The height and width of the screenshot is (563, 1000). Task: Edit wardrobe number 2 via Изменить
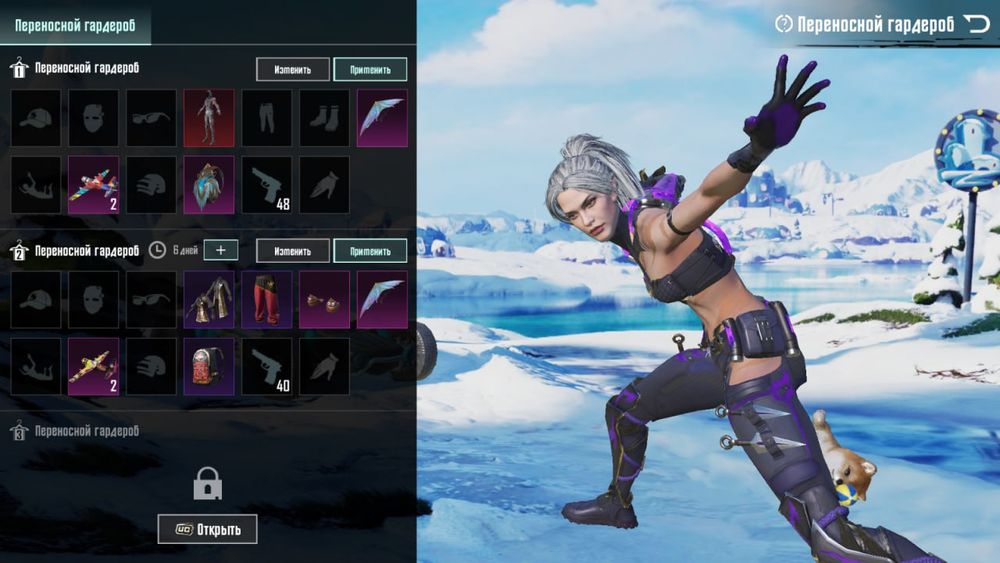pyautogui.click(x=292, y=250)
